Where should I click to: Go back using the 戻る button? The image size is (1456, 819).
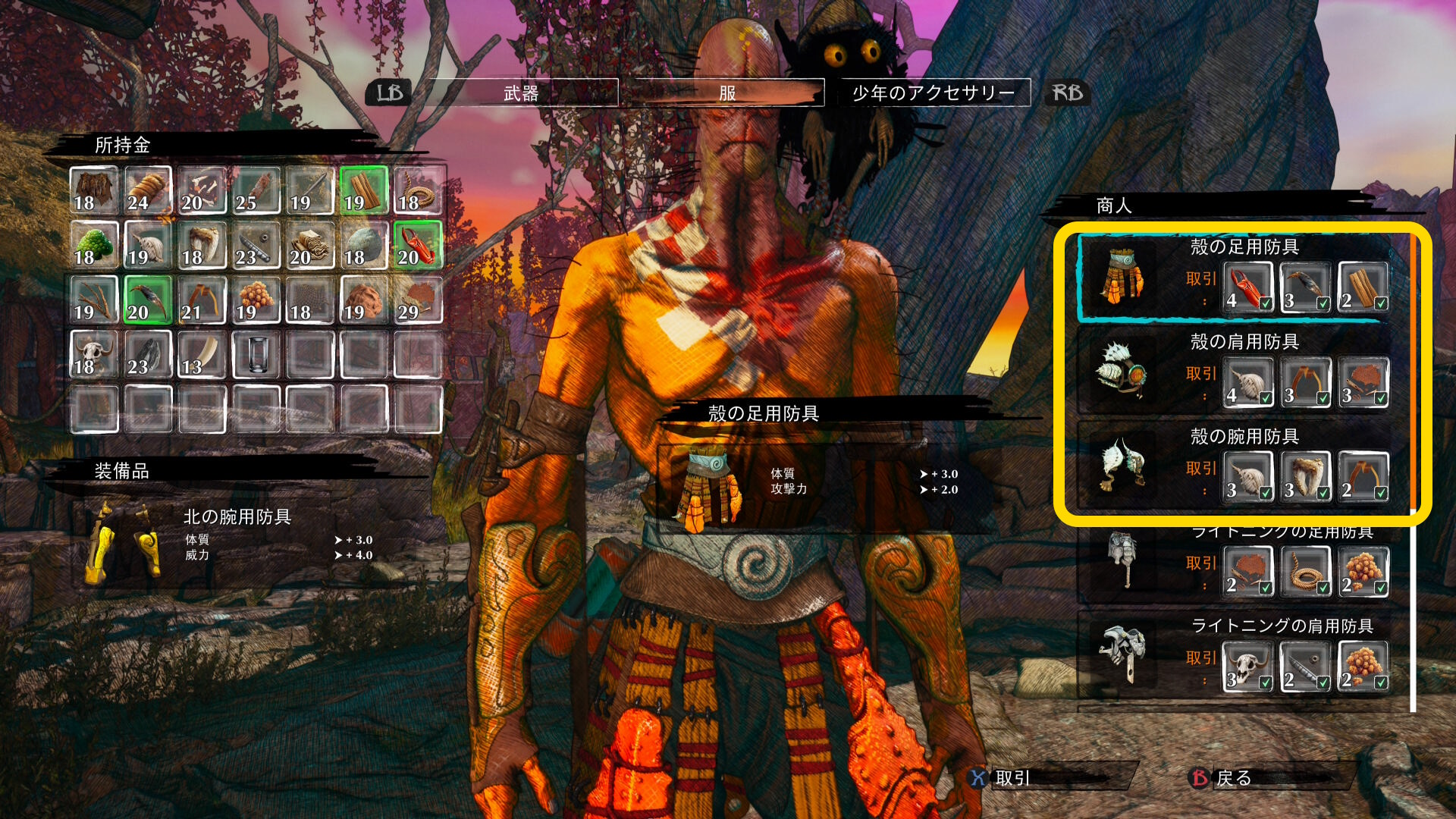[1233, 778]
